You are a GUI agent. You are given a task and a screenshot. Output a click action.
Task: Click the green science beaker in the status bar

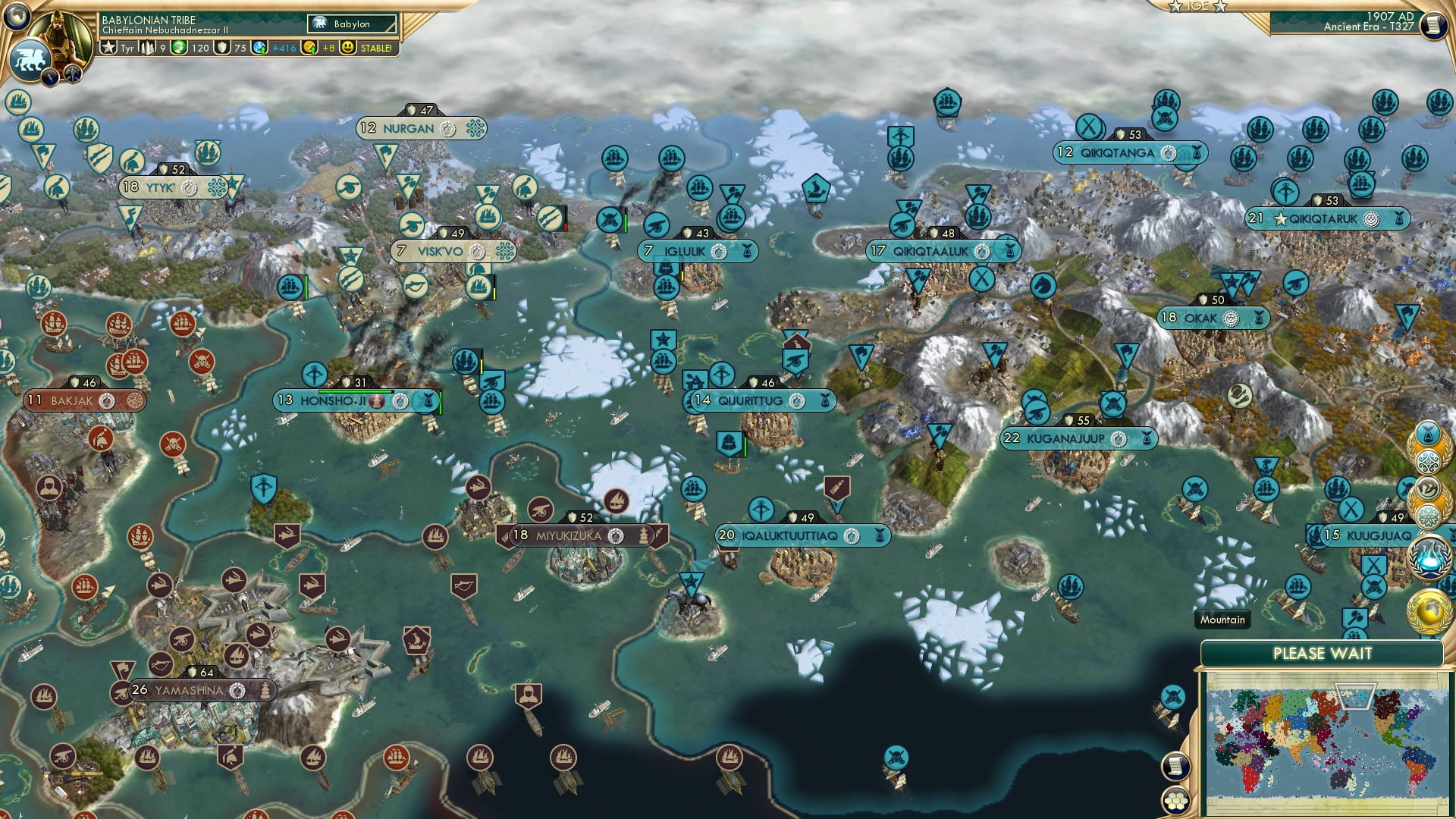[x=180, y=48]
